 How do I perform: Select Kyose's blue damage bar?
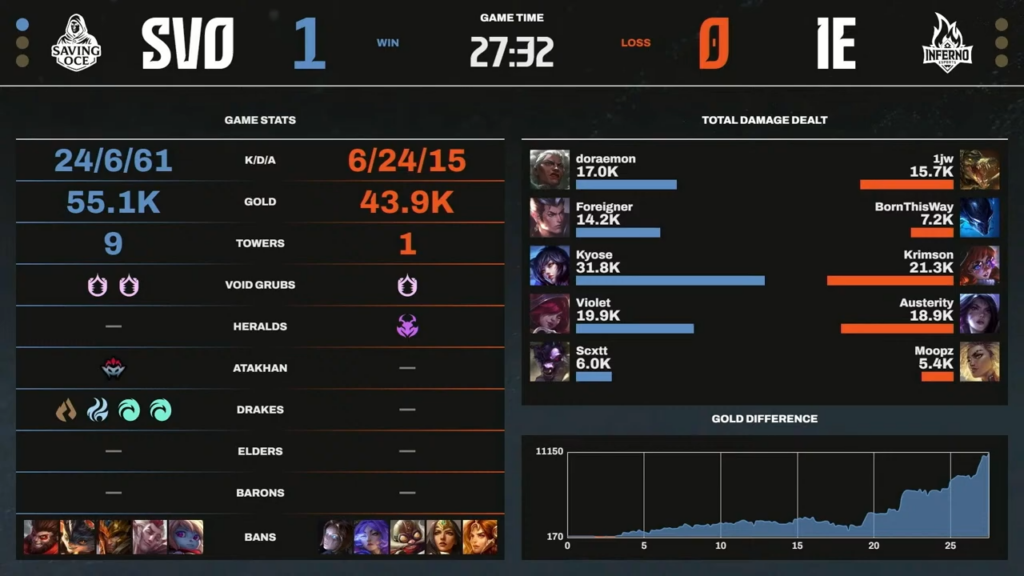[x=670, y=281]
